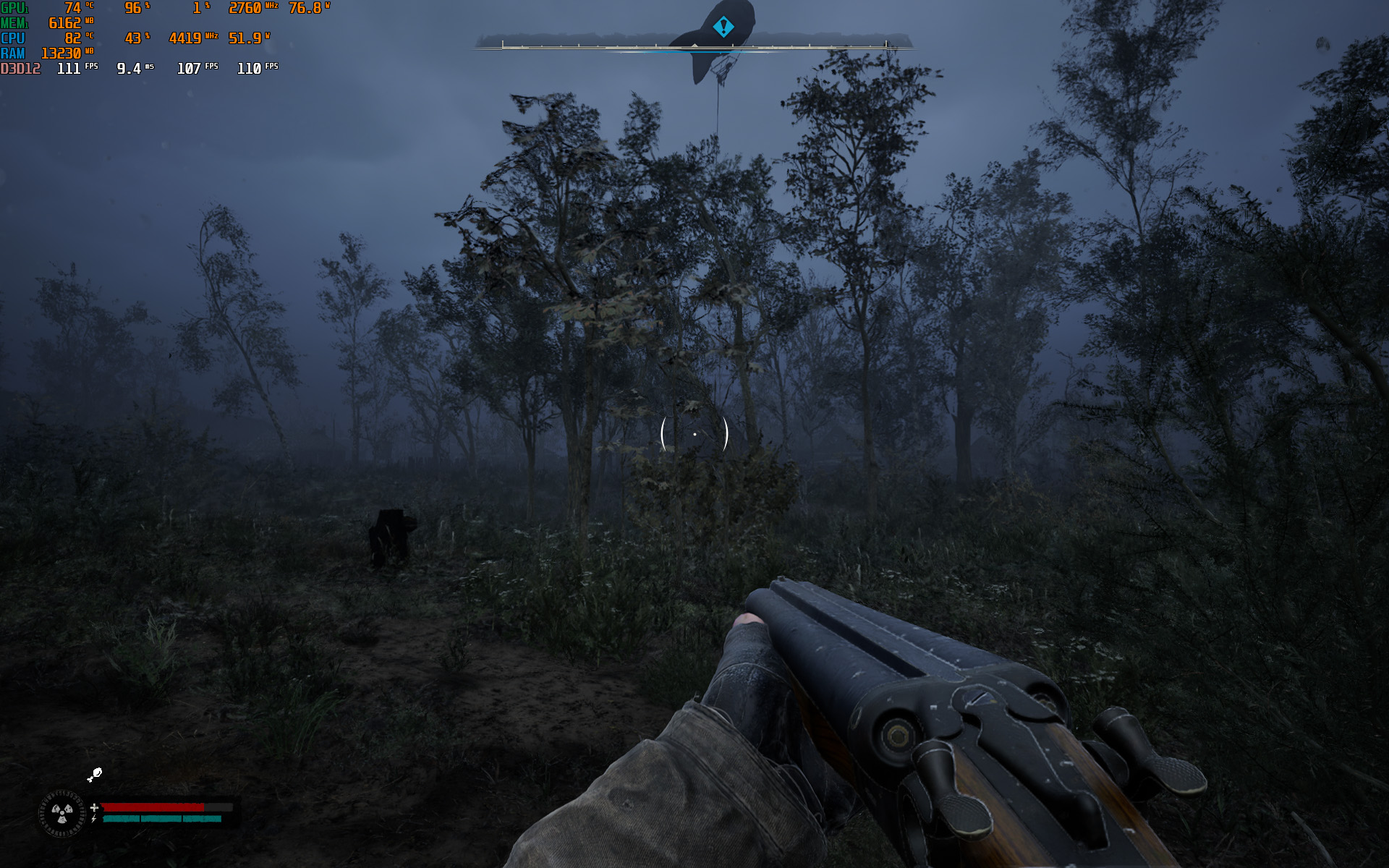Click the blue quest marker on the compass
1389x868 pixels.
[x=723, y=27]
